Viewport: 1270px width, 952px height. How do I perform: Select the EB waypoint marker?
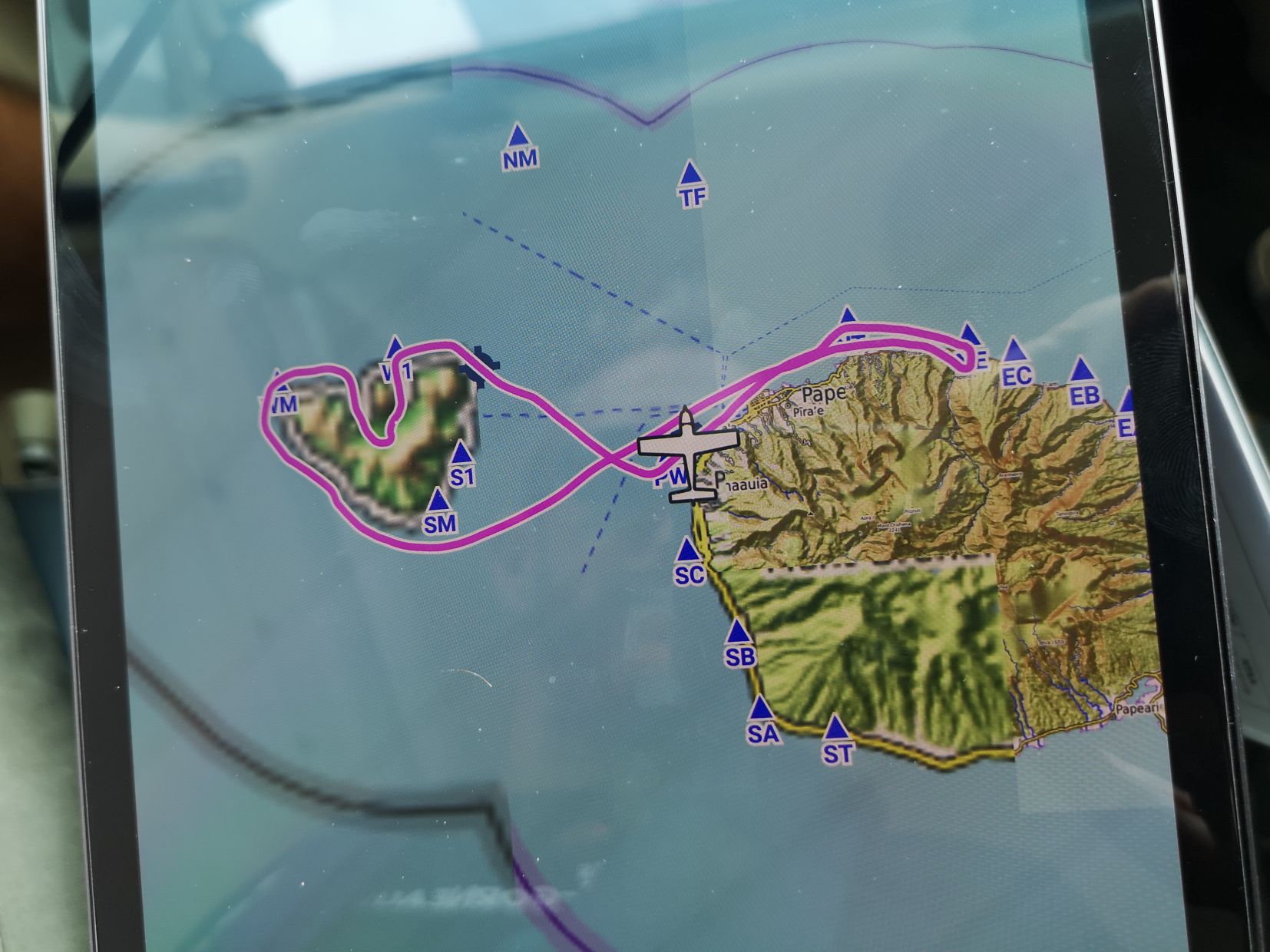click(x=1082, y=370)
